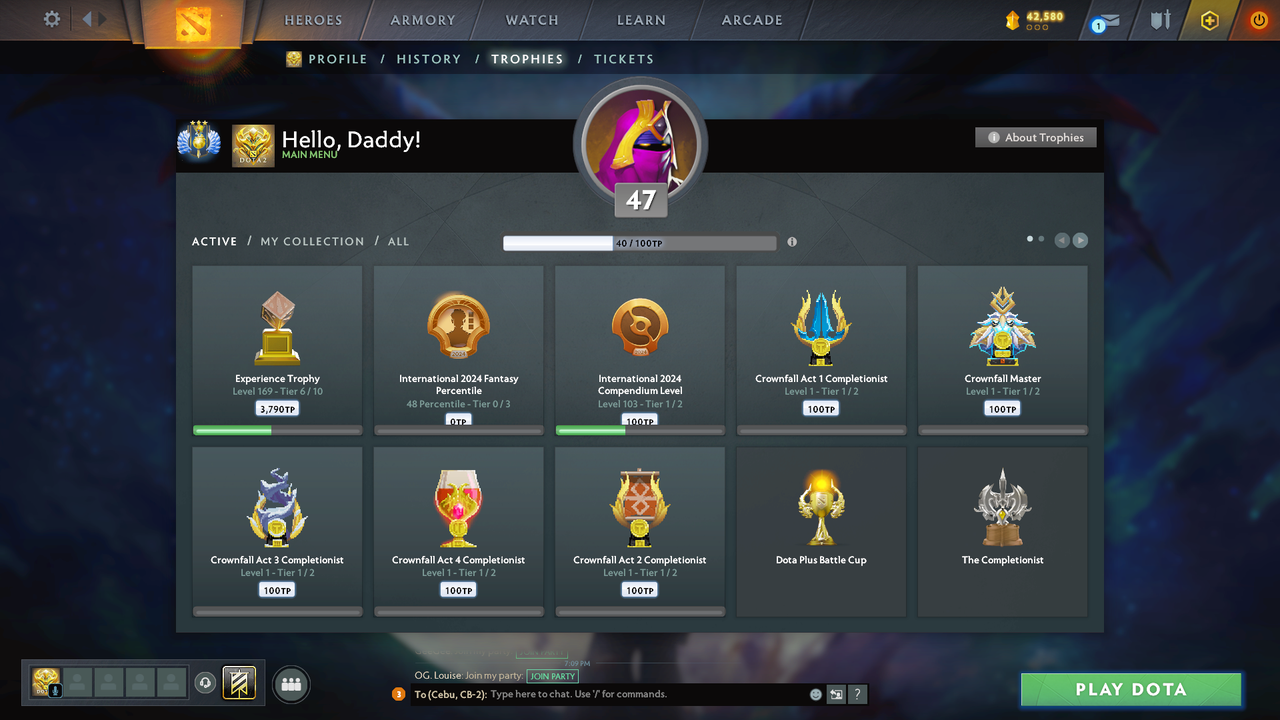The width and height of the screenshot is (1280, 720).
Task: Click the right arrow to page trophies forward
Action: pos(1081,240)
